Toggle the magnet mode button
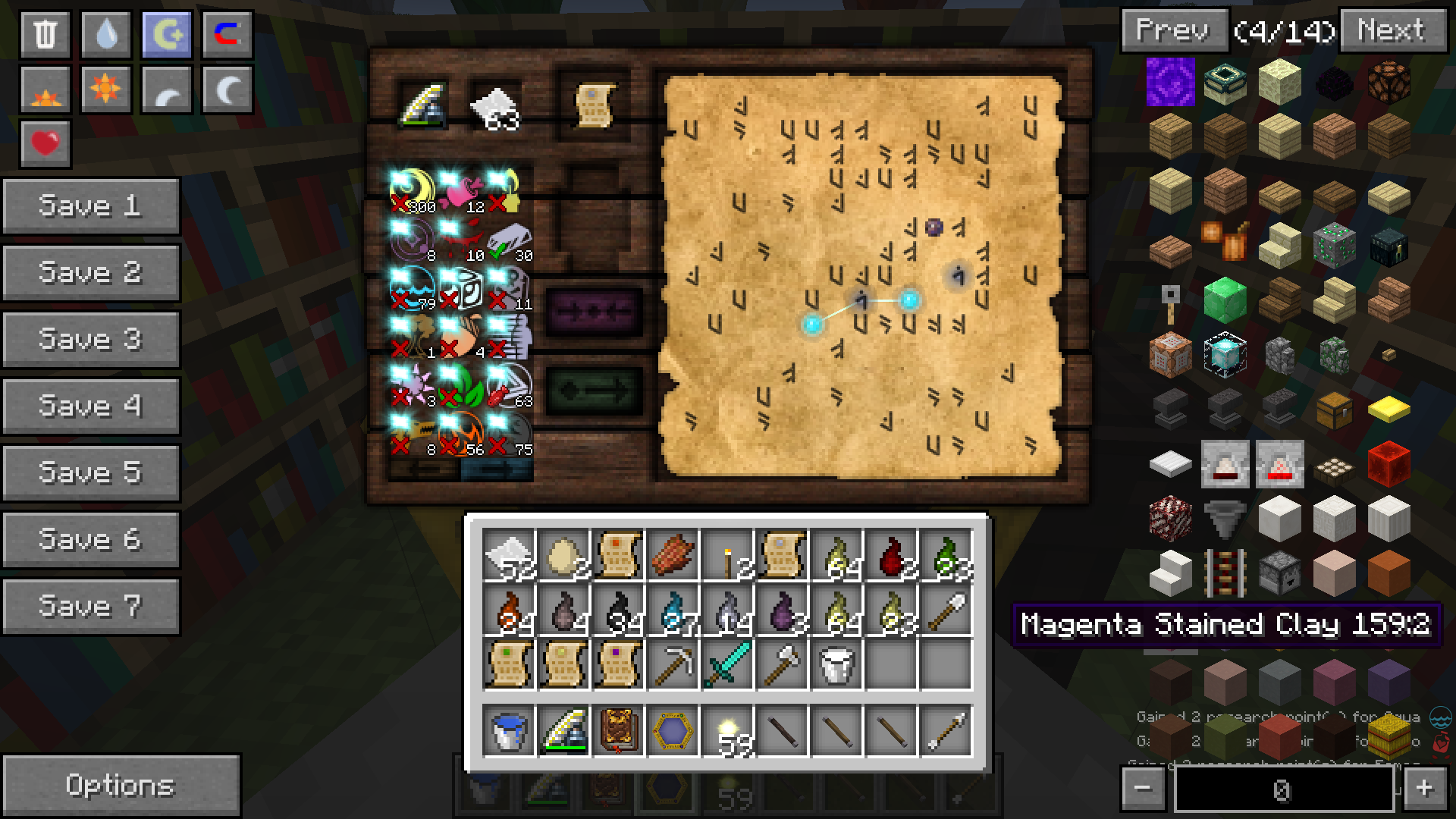The height and width of the screenshot is (819, 1456). pyautogui.click(x=227, y=35)
